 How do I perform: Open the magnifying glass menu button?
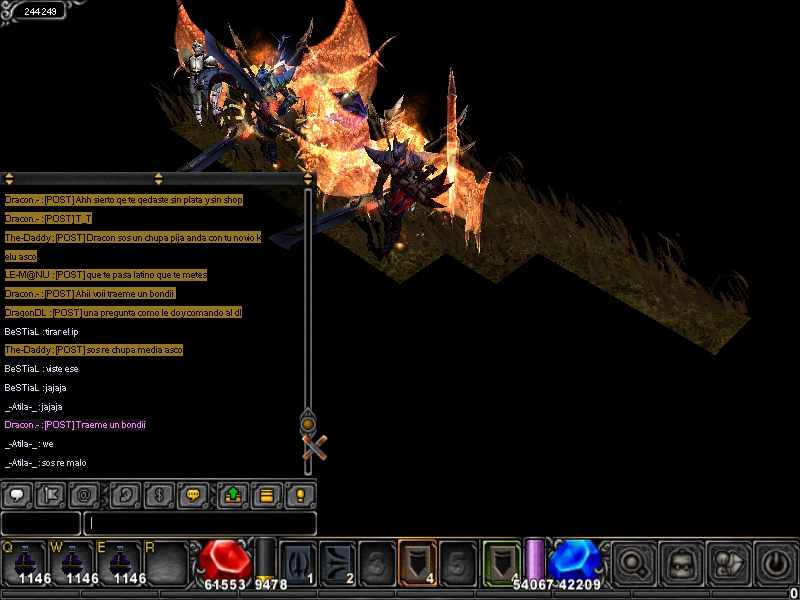tap(633, 562)
